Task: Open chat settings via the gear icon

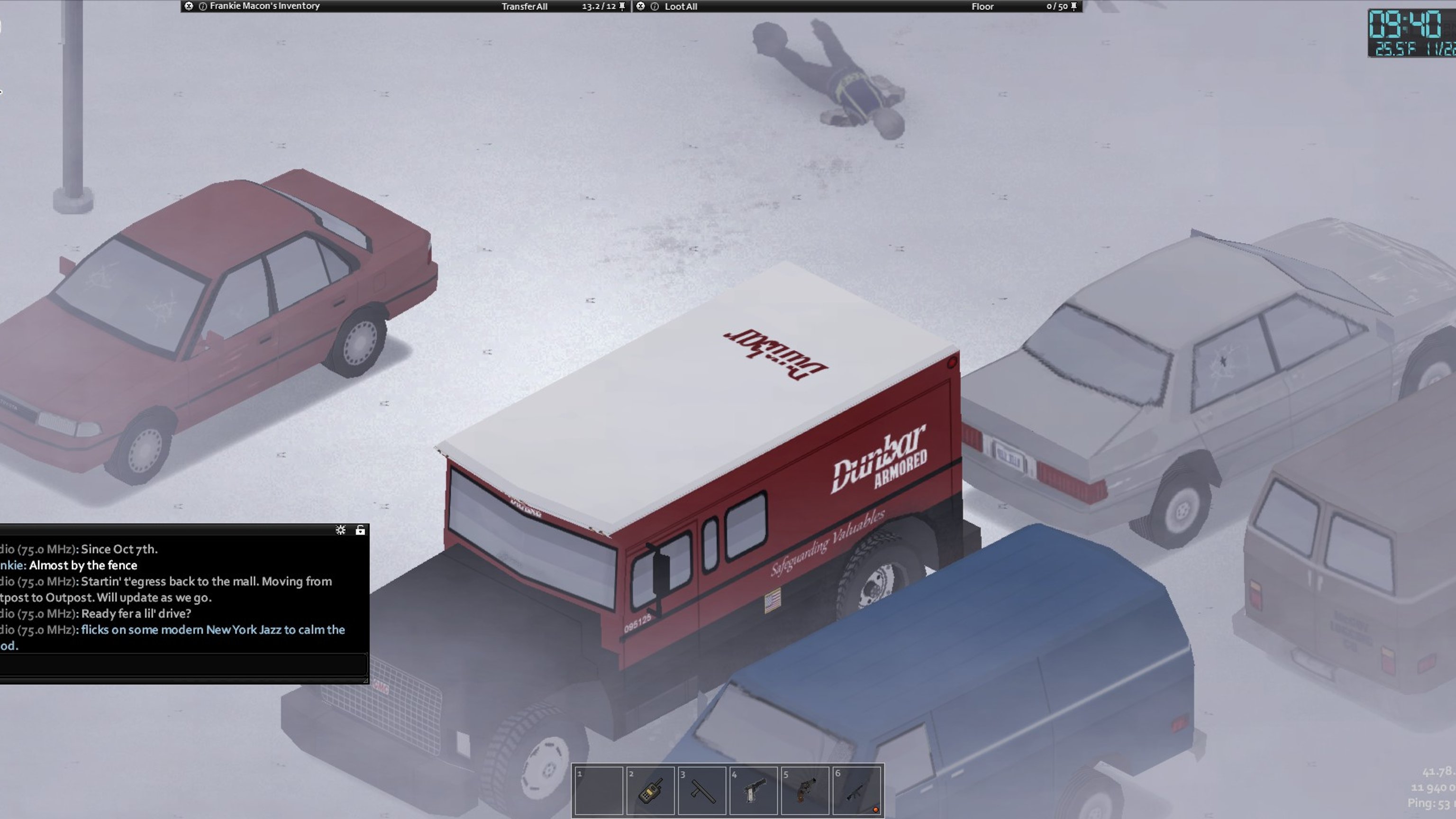Action: pyautogui.click(x=340, y=530)
